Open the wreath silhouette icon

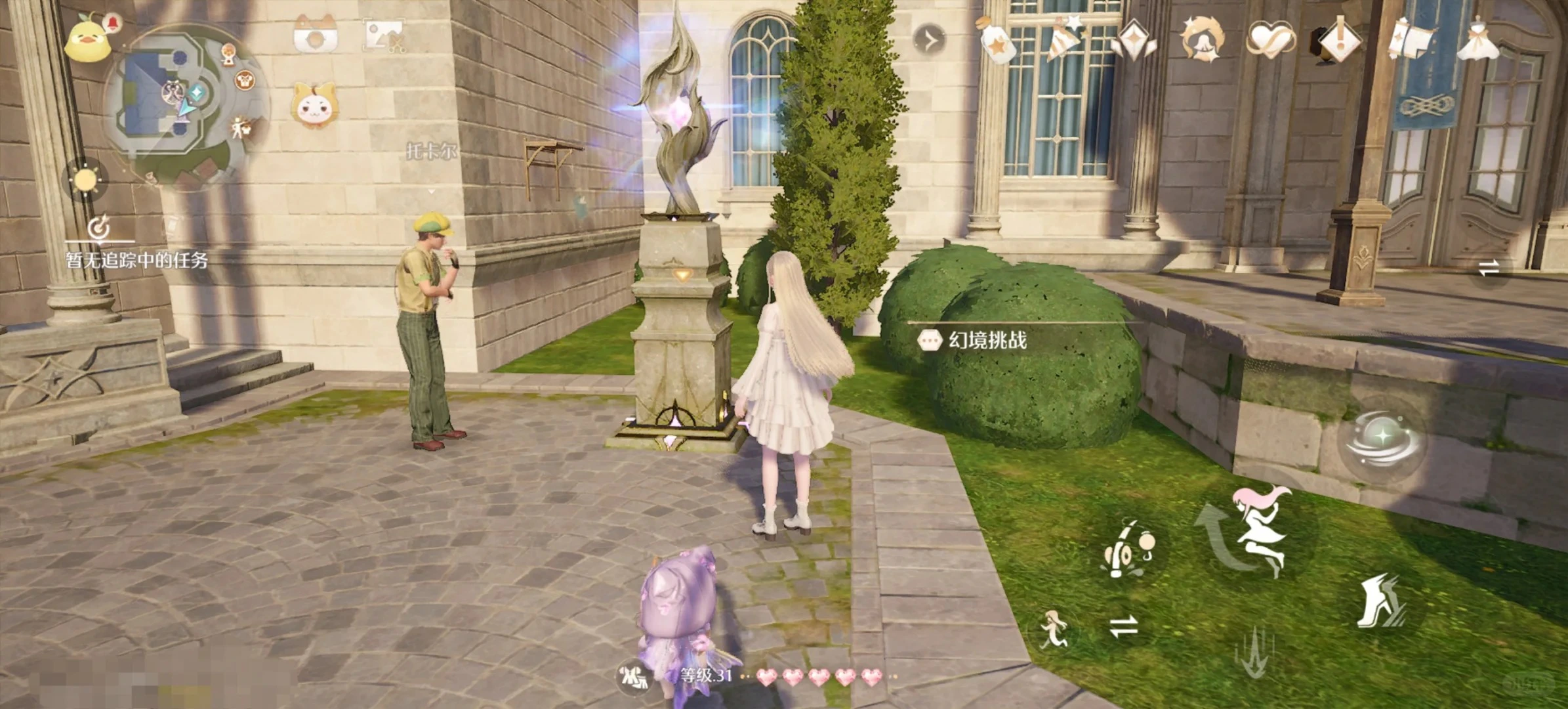click(x=1202, y=39)
